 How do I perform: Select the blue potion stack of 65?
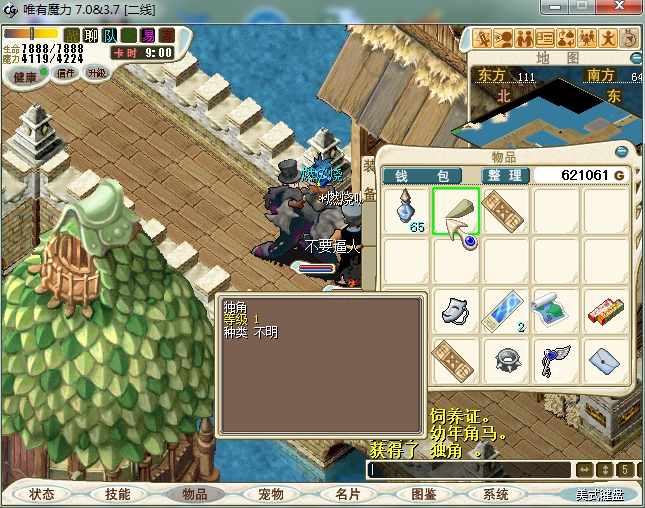(x=407, y=212)
